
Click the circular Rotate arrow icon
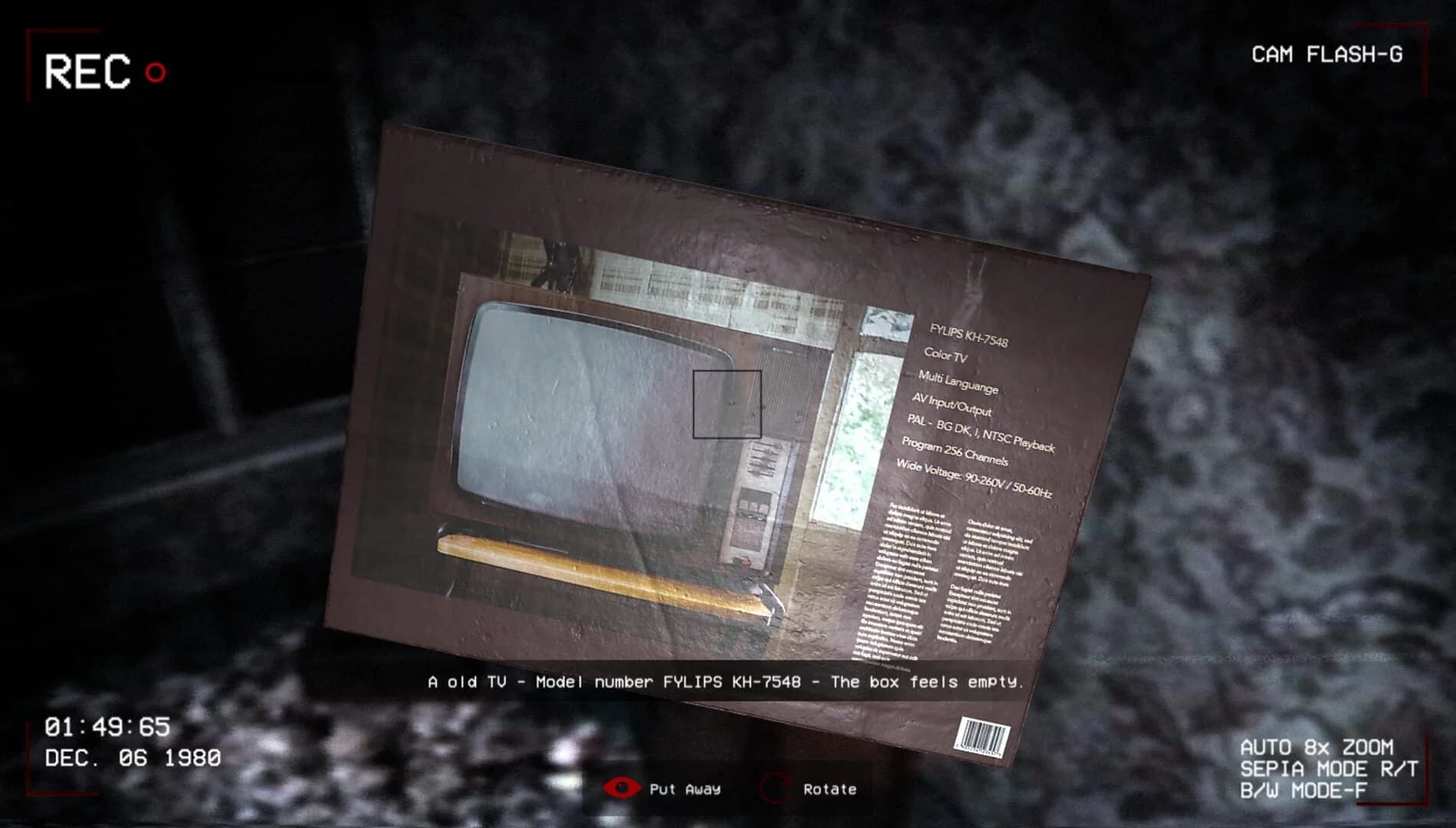[776, 788]
